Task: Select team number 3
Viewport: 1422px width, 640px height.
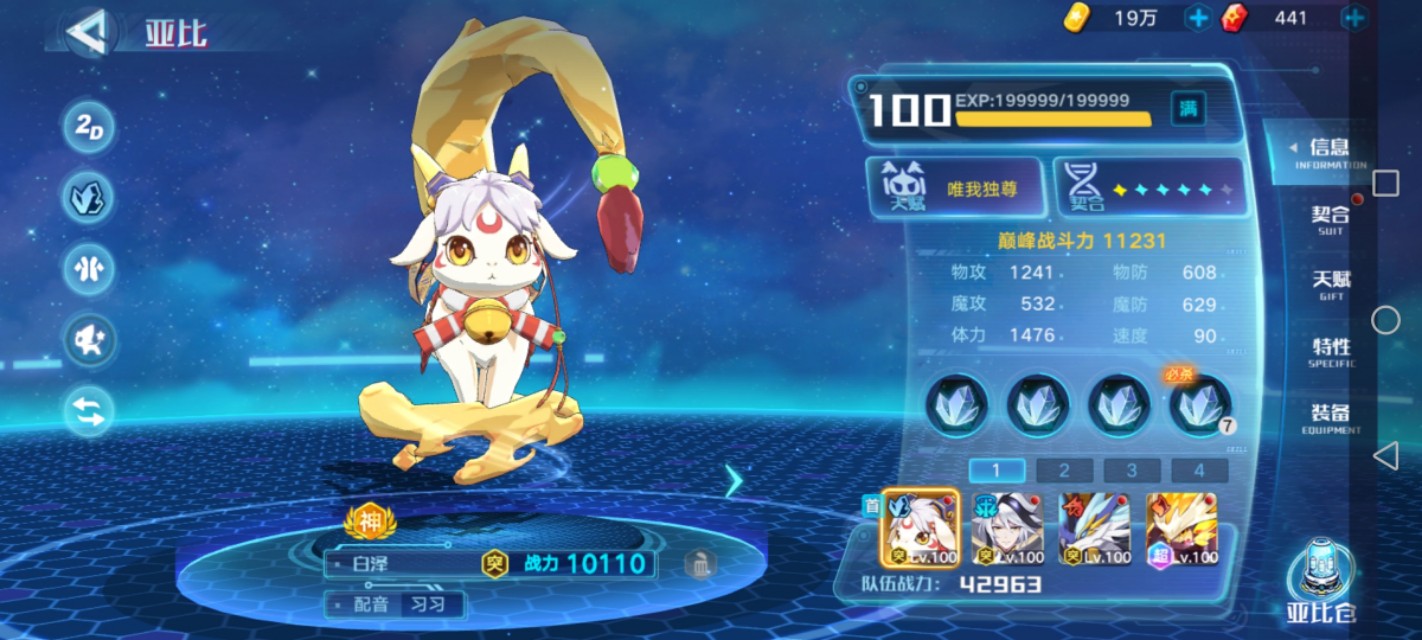Action: (x=1131, y=471)
